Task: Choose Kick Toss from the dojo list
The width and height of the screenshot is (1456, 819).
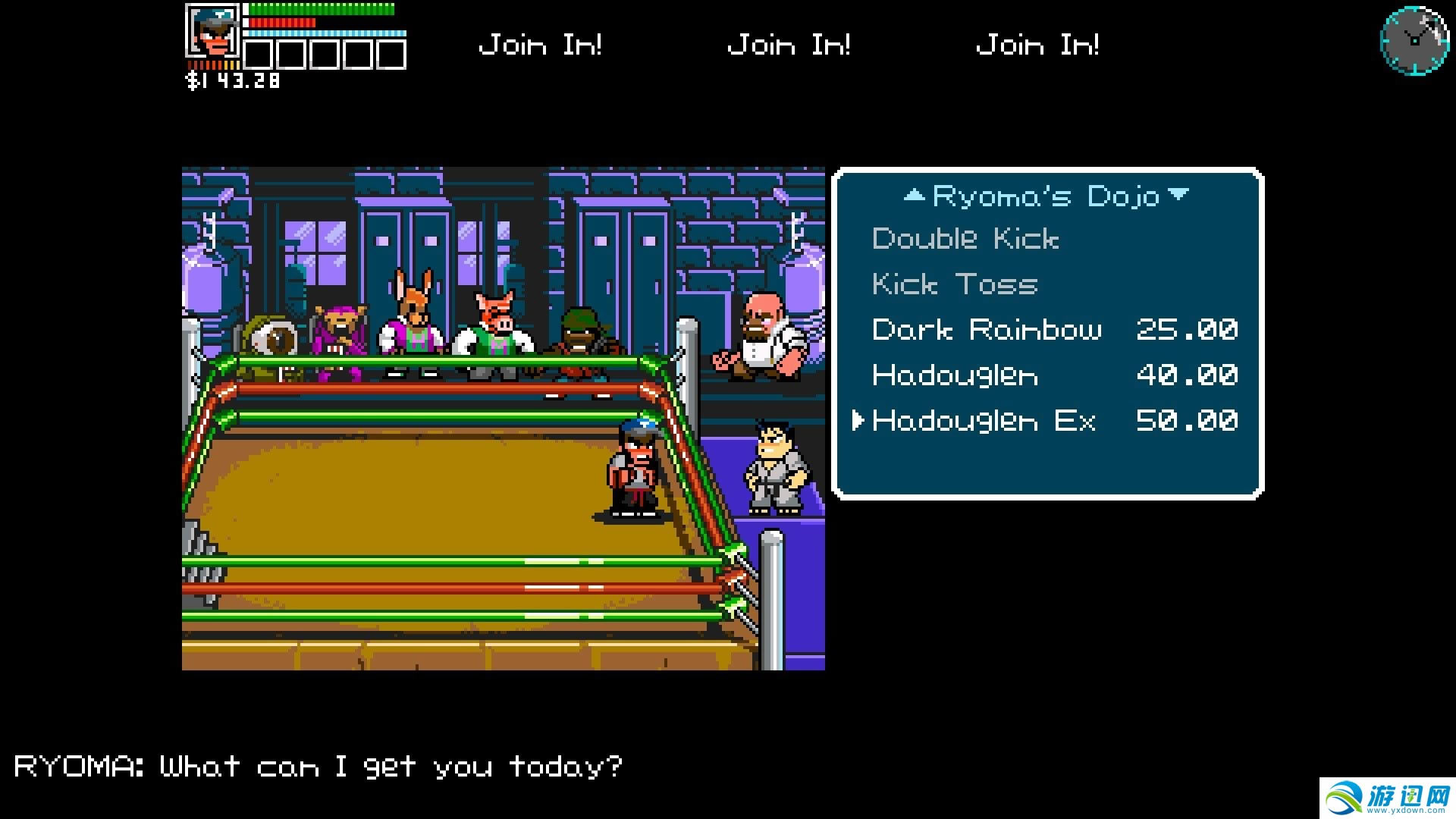Action: [954, 284]
